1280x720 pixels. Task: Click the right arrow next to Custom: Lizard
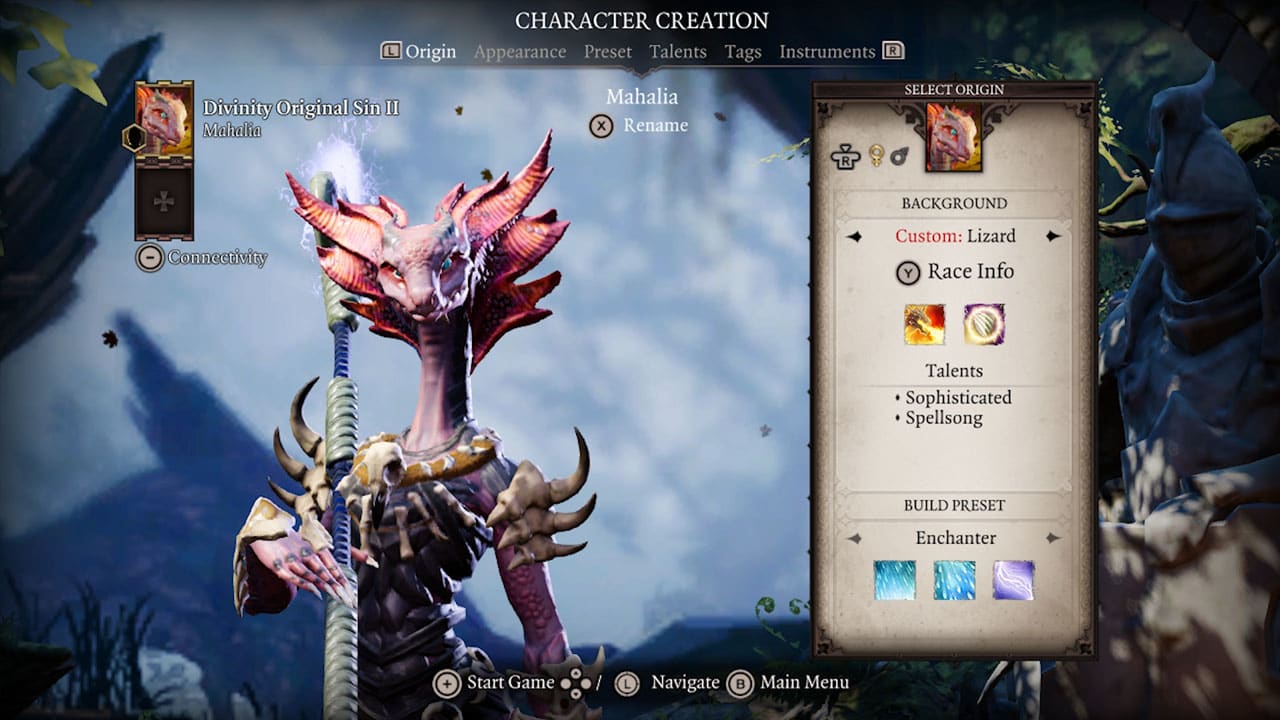pyautogui.click(x=1053, y=236)
